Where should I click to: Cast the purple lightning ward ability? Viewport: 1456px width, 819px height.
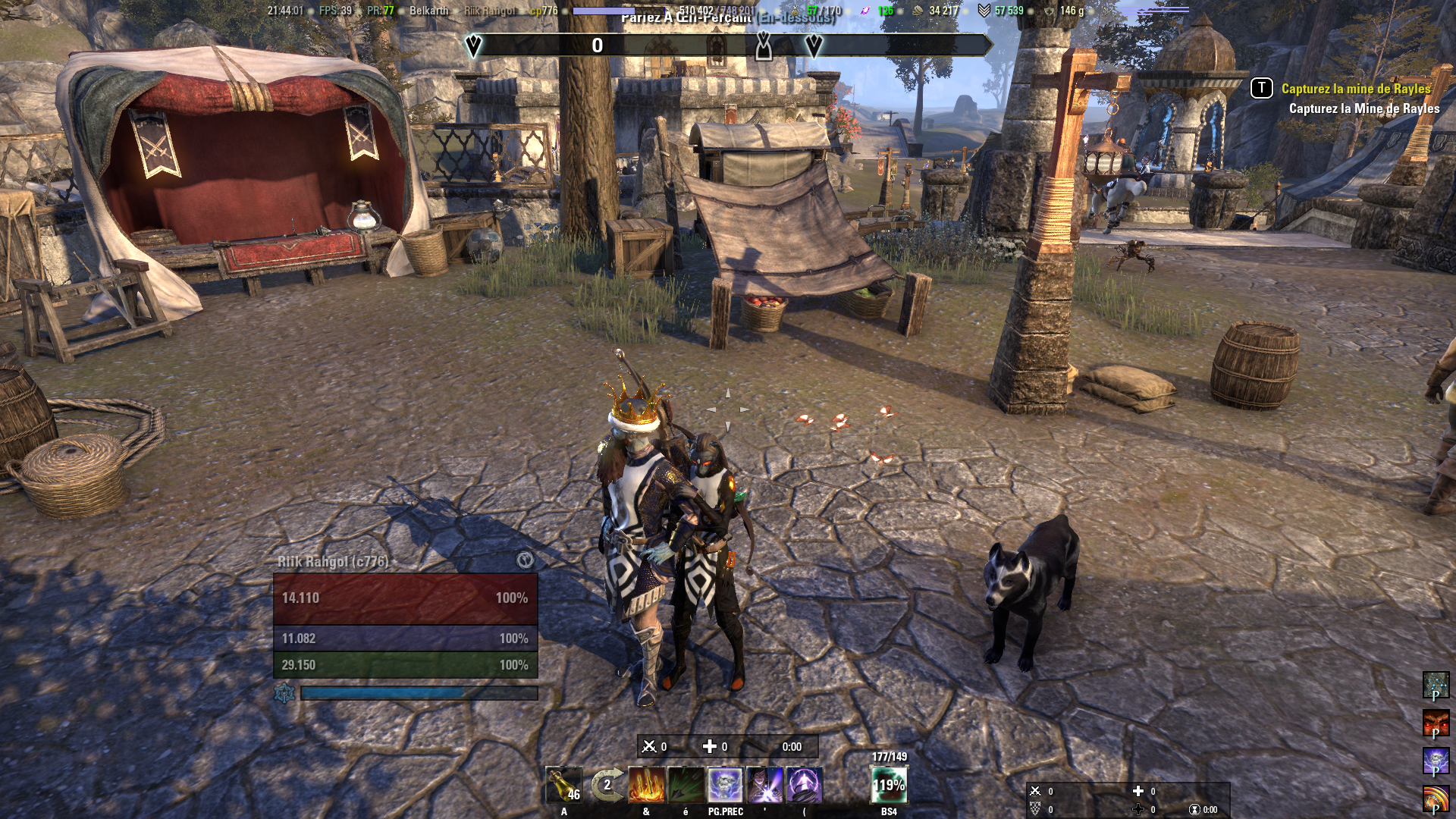pos(804,785)
